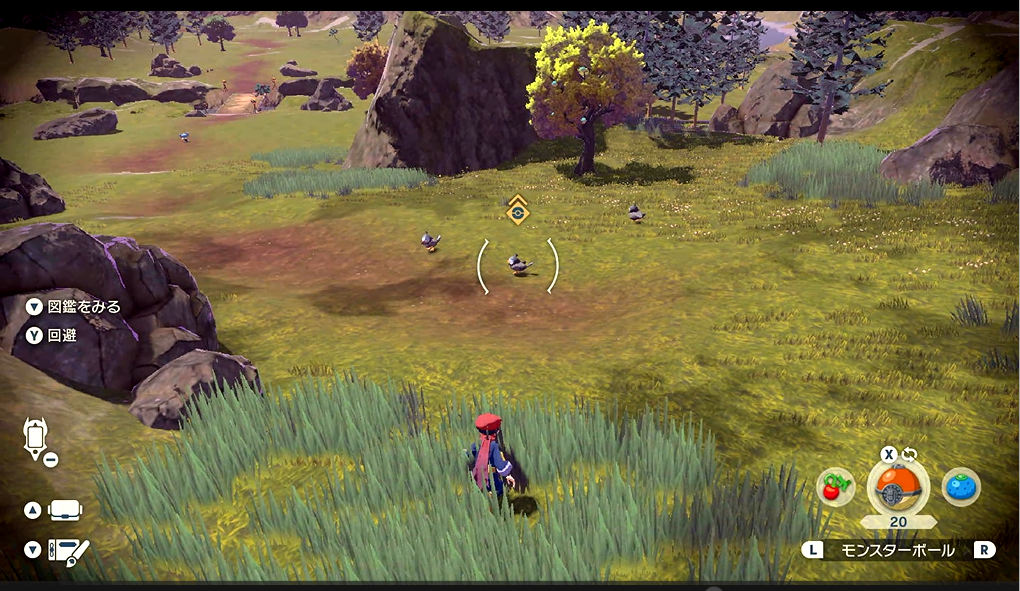Choose the red Cheri Berry item
1020x591 pixels.
coord(835,487)
